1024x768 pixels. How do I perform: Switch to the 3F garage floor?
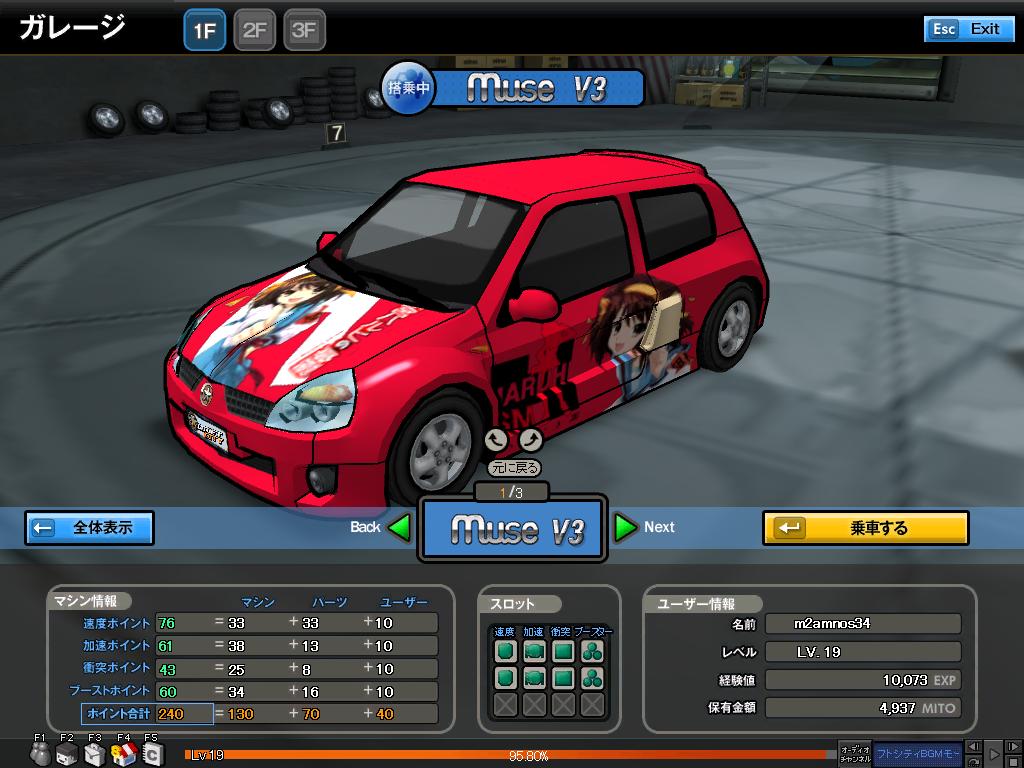[304, 30]
